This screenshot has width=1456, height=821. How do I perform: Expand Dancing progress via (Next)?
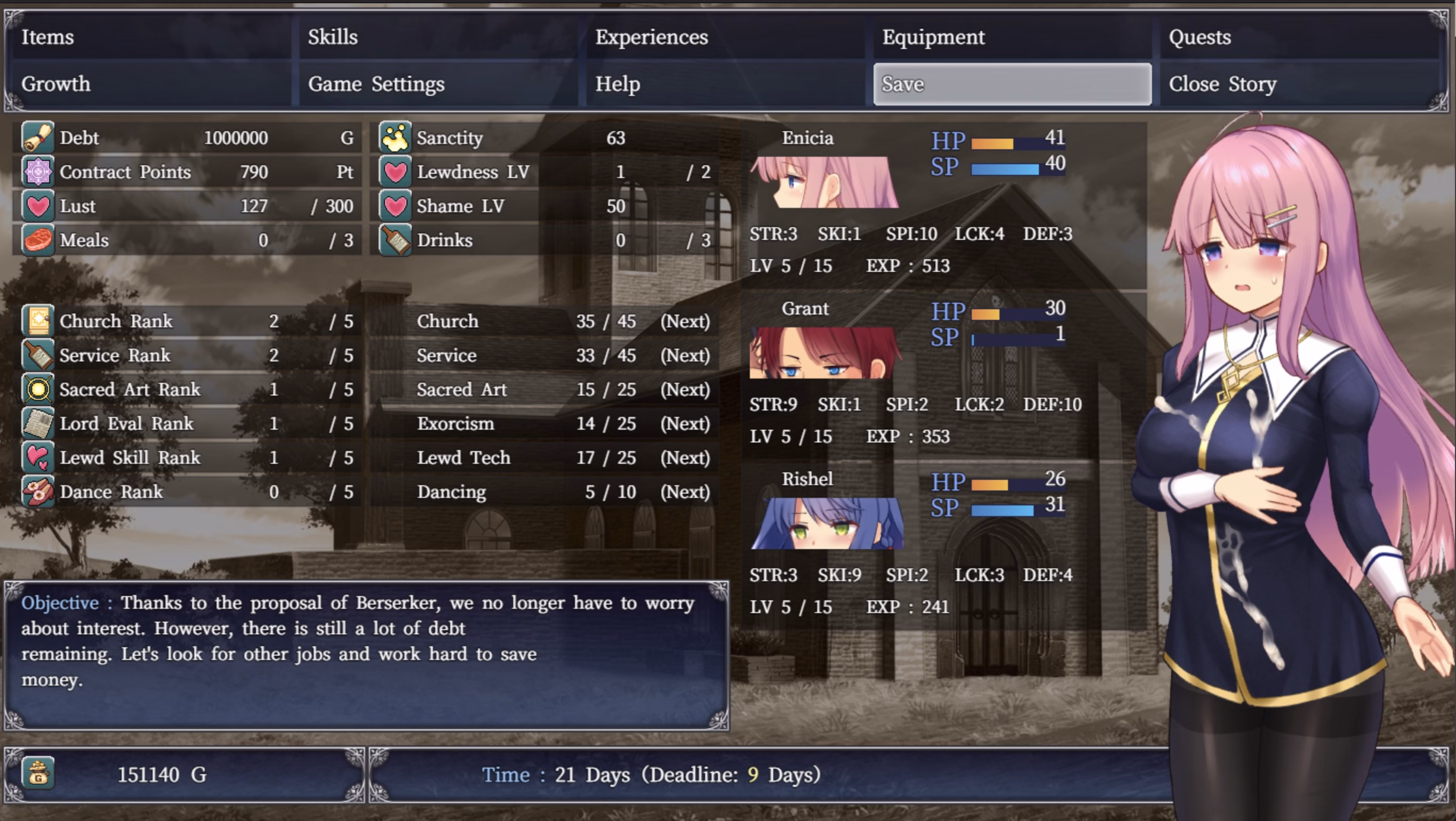pyautogui.click(x=685, y=491)
